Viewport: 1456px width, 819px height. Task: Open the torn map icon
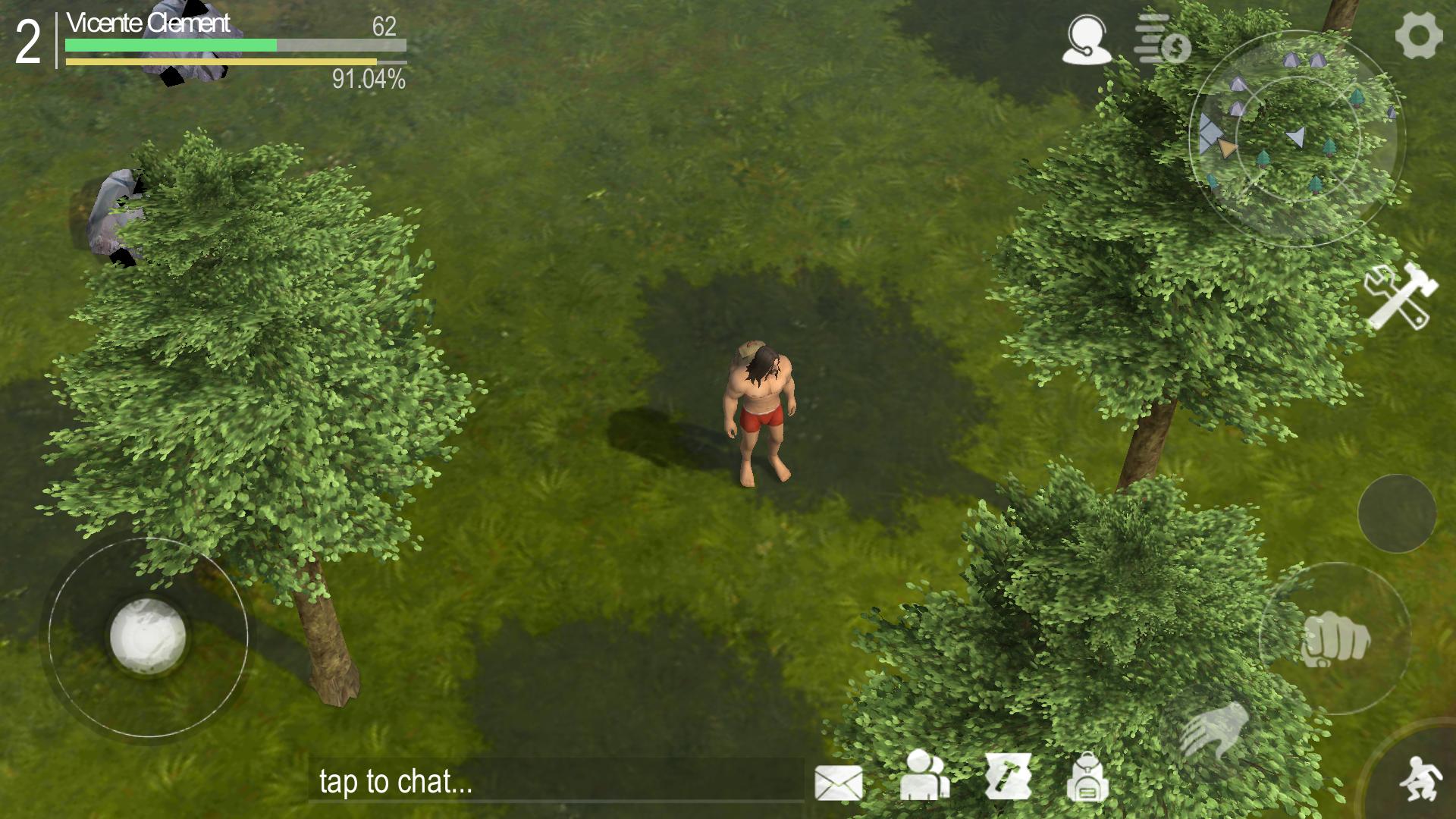click(x=1008, y=777)
